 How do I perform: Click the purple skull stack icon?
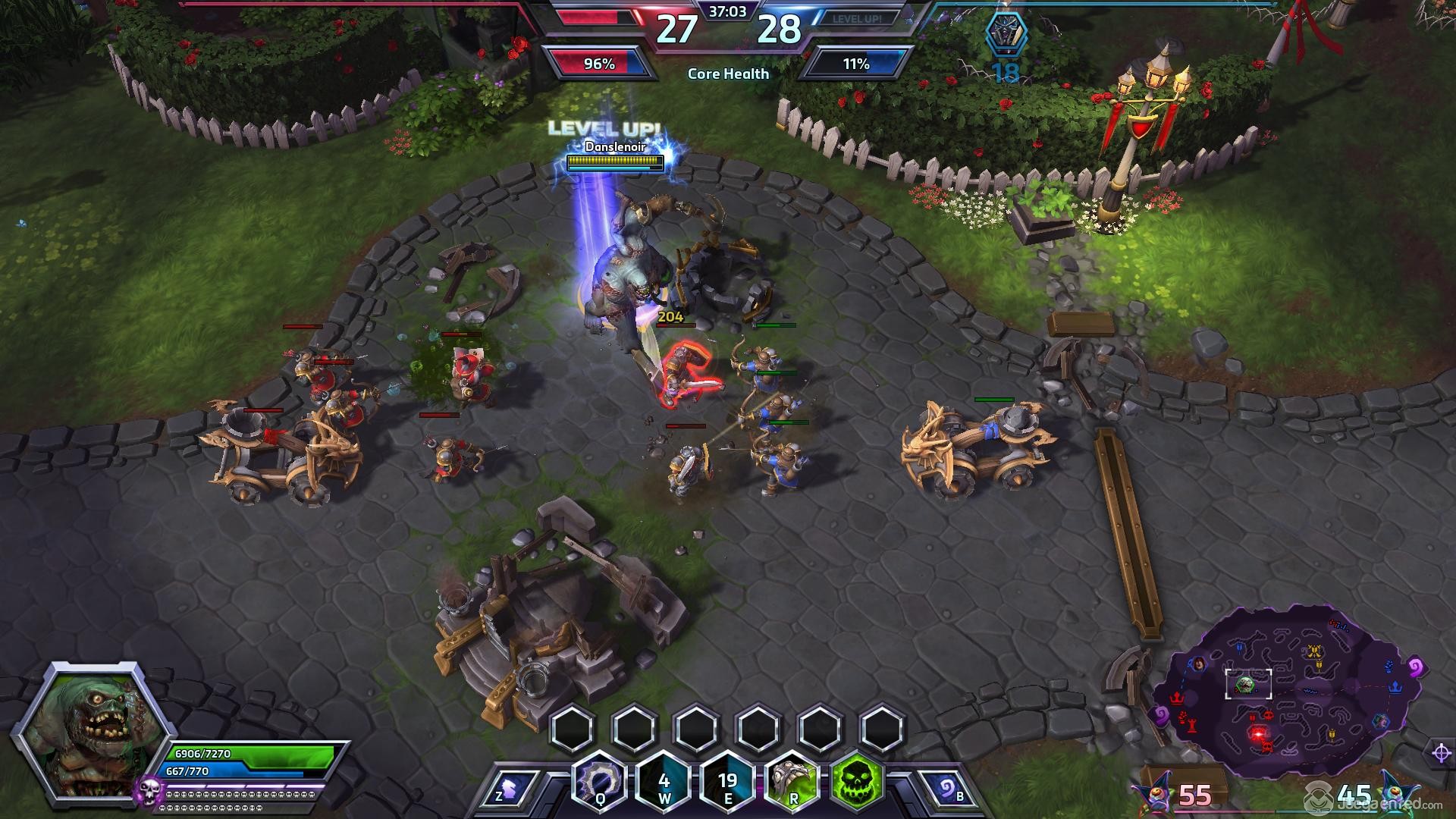click(x=149, y=792)
